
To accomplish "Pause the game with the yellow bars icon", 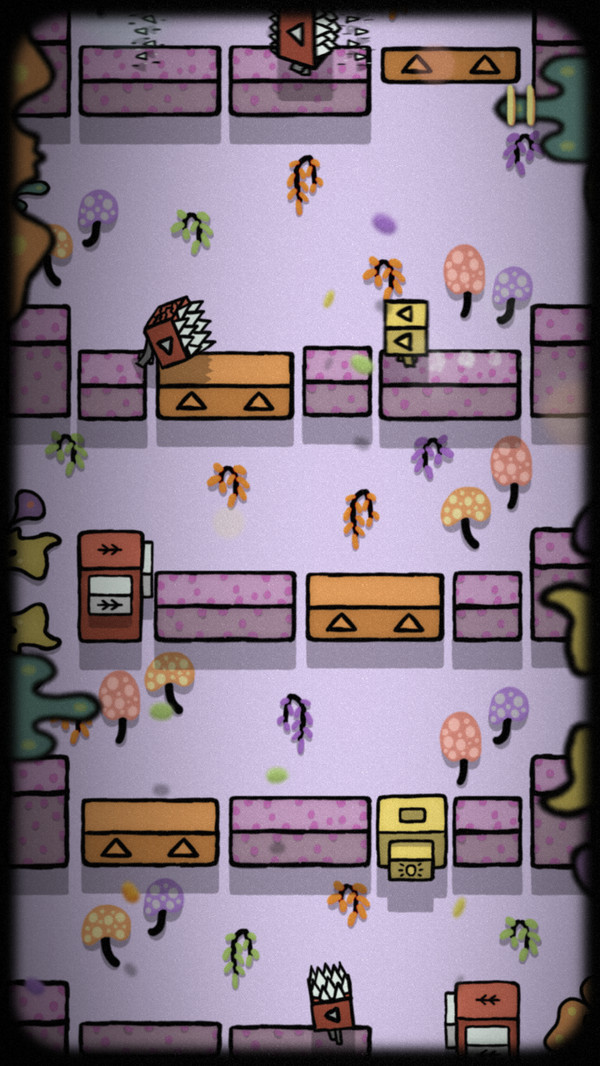I will pos(520,105).
